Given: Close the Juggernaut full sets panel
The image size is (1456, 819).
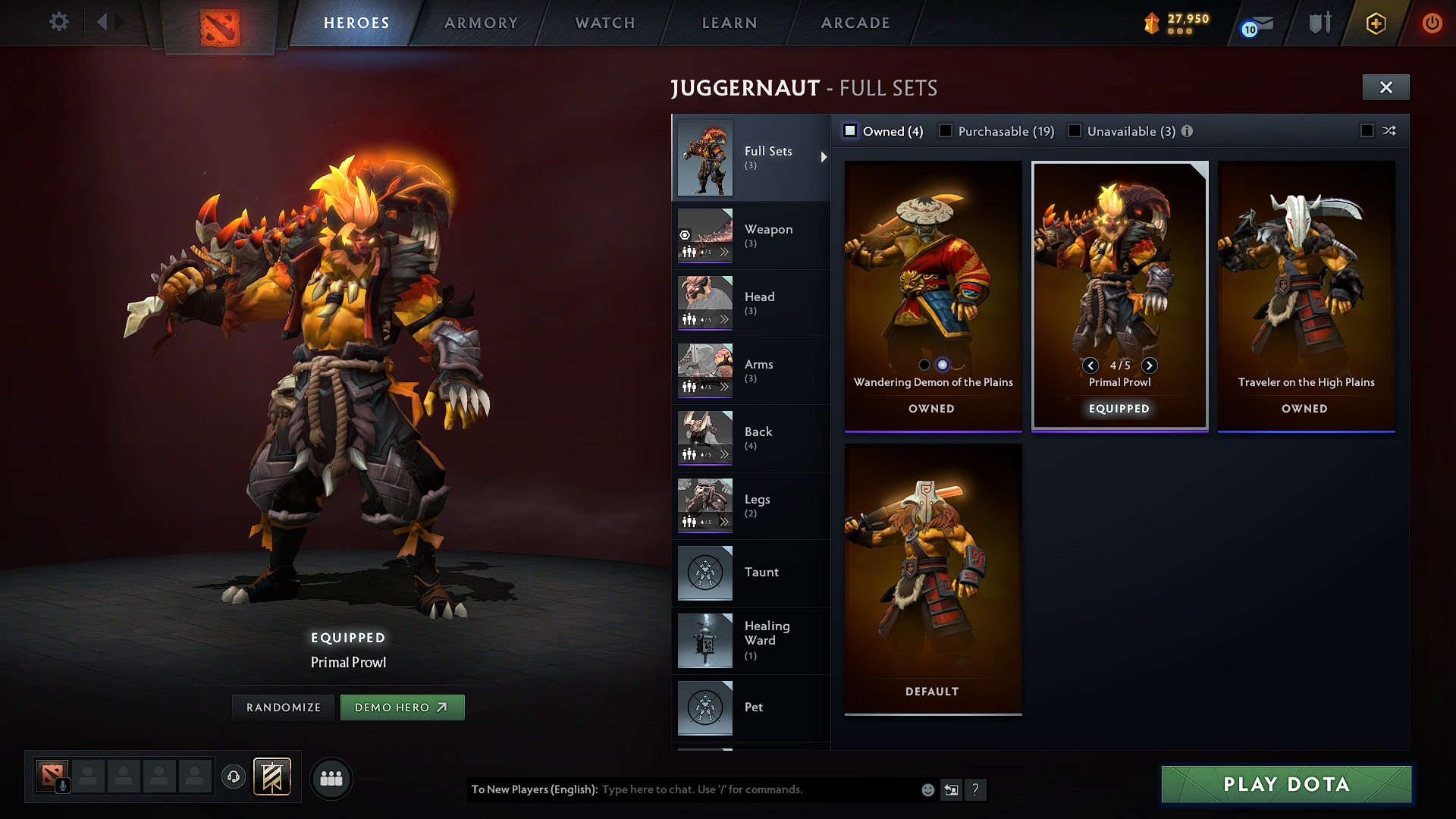Looking at the screenshot, I should pos(1385,87).
